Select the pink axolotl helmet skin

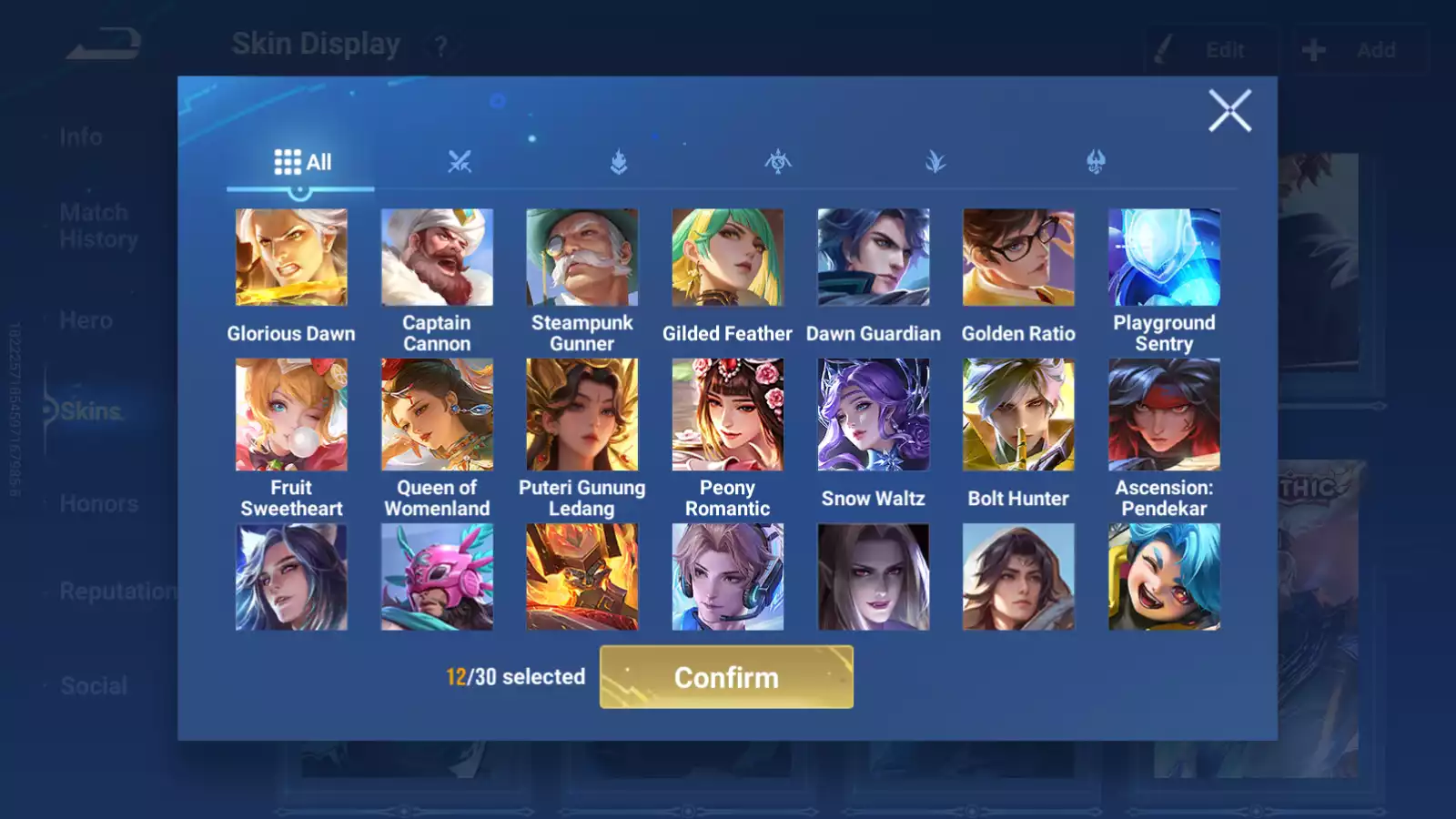click(x=437, y=577)
